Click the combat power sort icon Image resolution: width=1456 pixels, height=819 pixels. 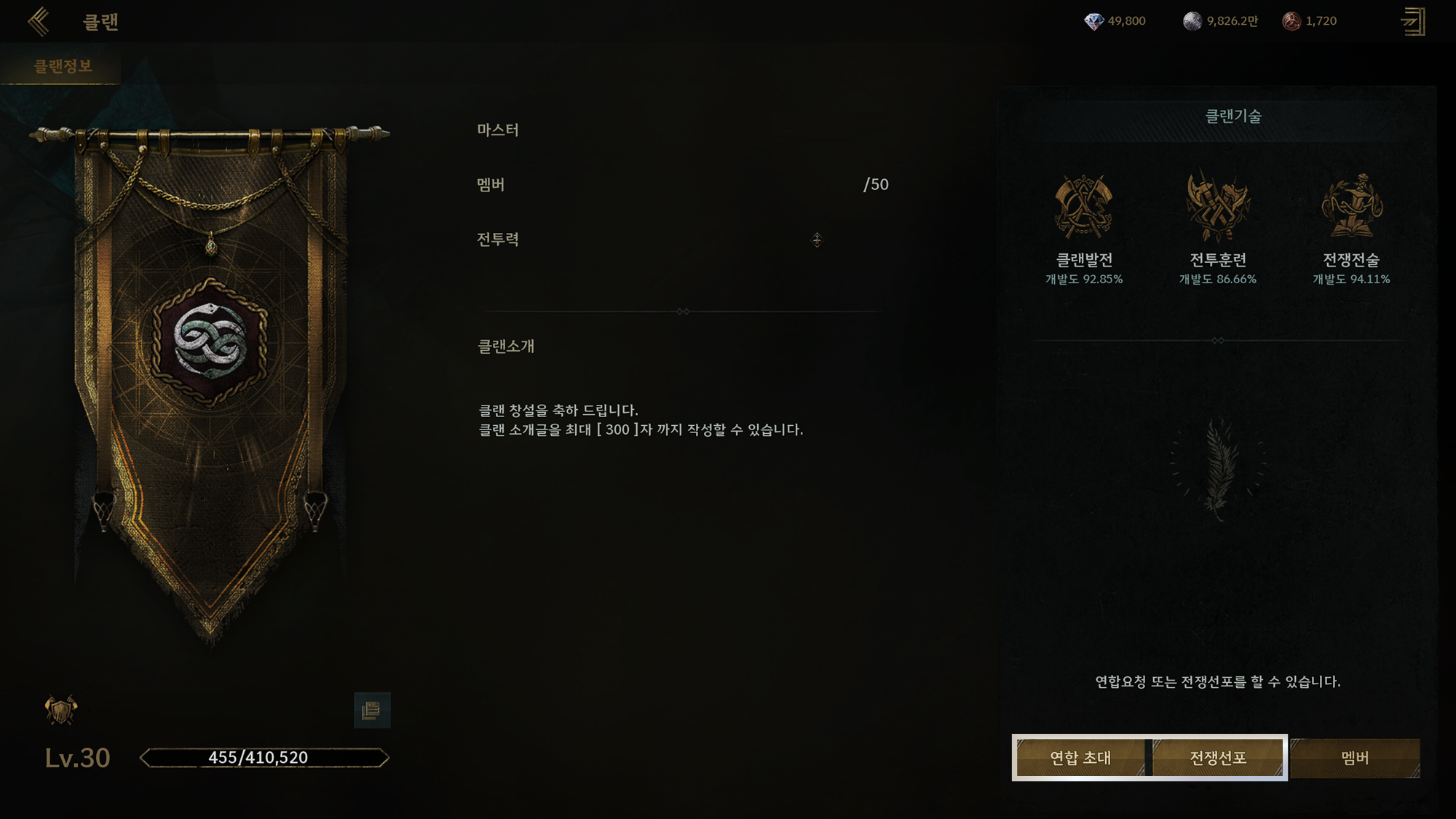tap(817, 240)
